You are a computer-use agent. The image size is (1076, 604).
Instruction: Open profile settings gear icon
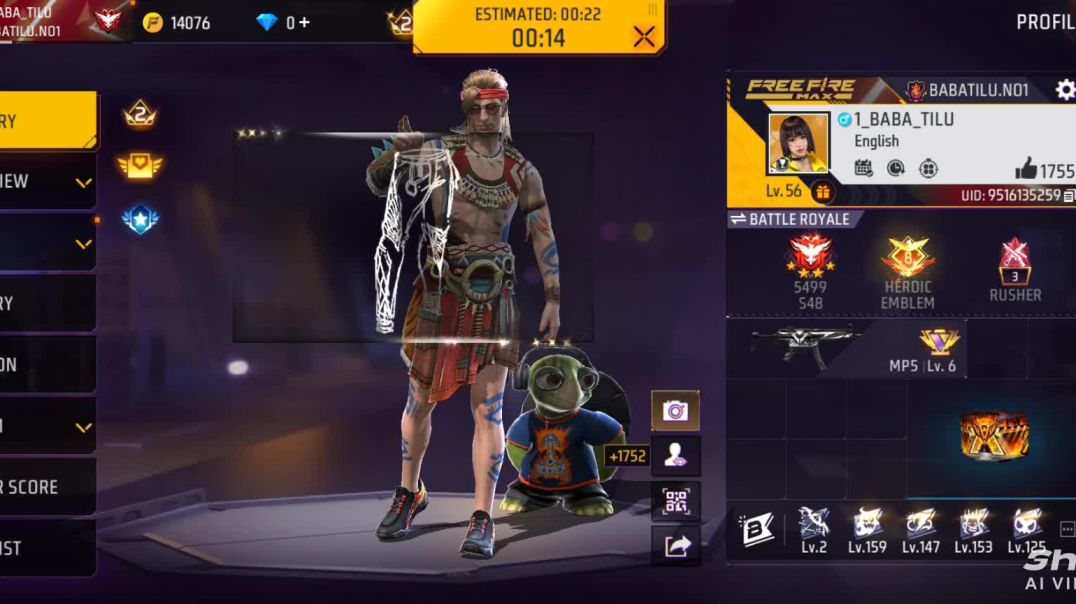click(x=1065, y=90)
